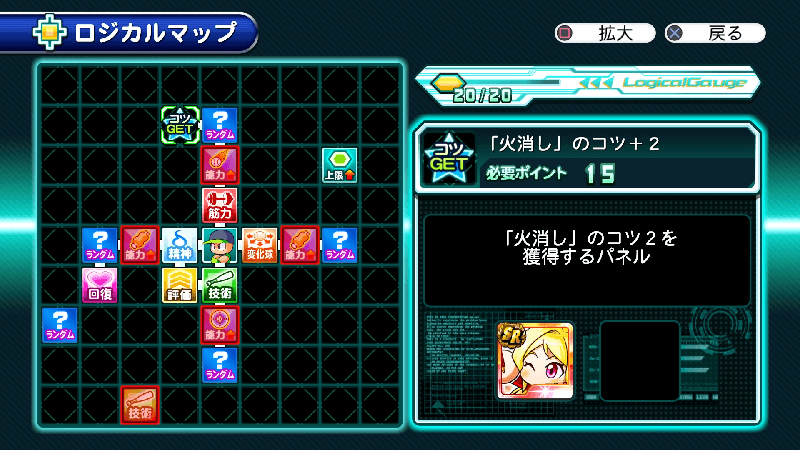Image resolution: width=800 pixels, height=450 pixels.
Task: Select the yellow 評価 panel
Action: click(x=180, y=285)
